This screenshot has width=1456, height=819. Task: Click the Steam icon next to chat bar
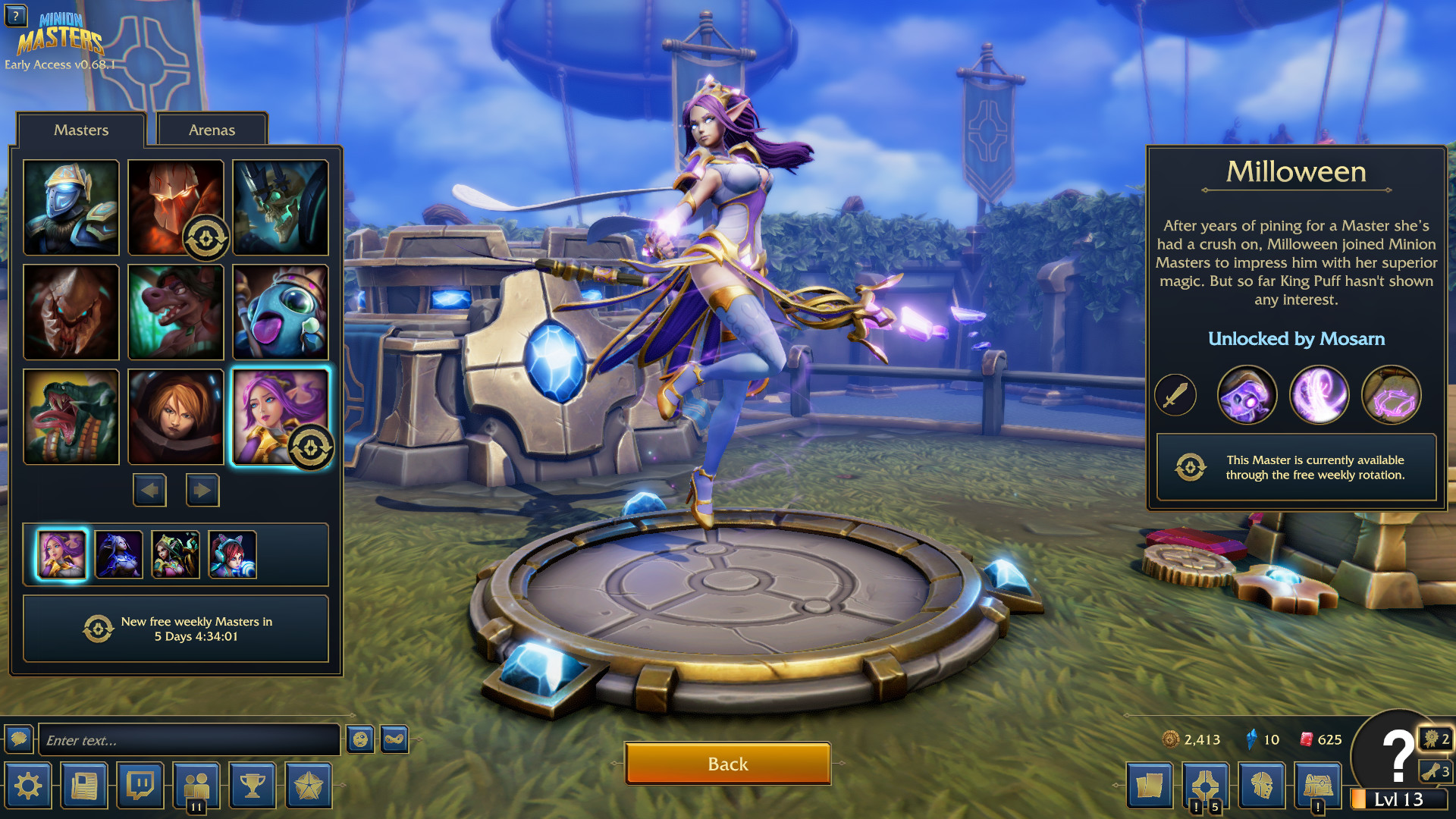pyautogui.click(x=394, y=737)
